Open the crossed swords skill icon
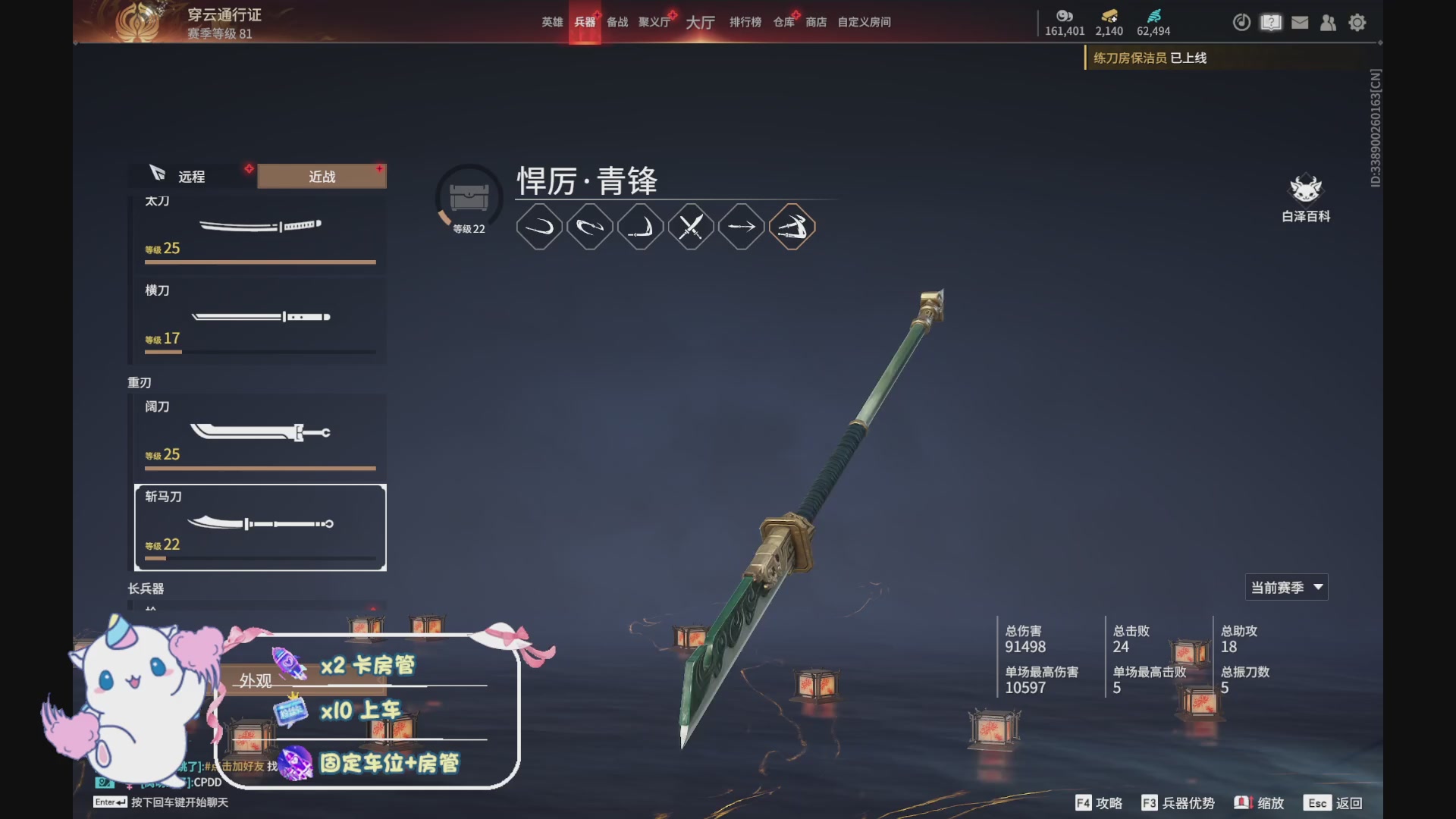1456x819 pixels. [691, 226]
